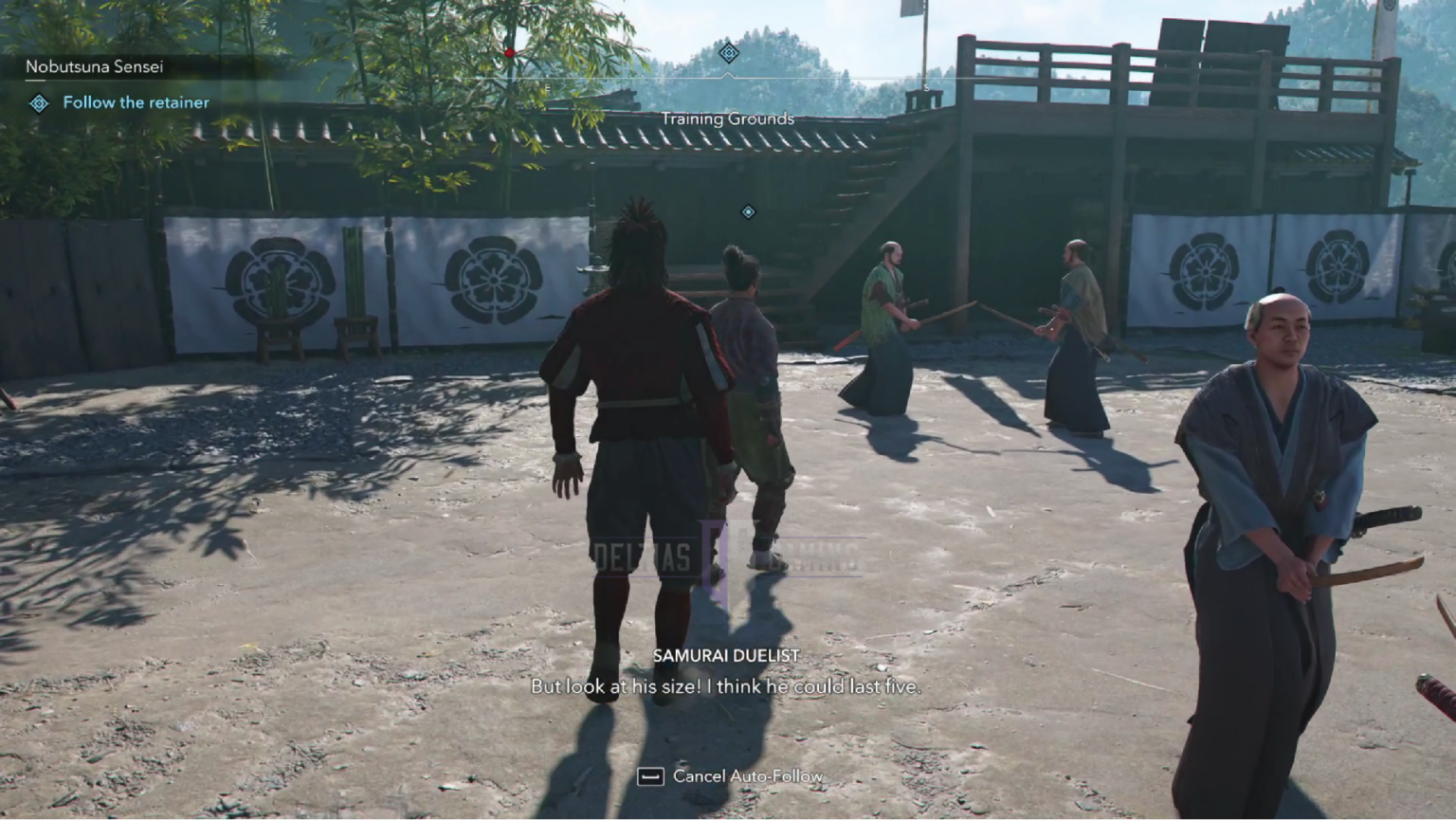The image size is (1456, 820).
Task: Toggle the Follow the retainer objective tracker
Action: (136, 102)
